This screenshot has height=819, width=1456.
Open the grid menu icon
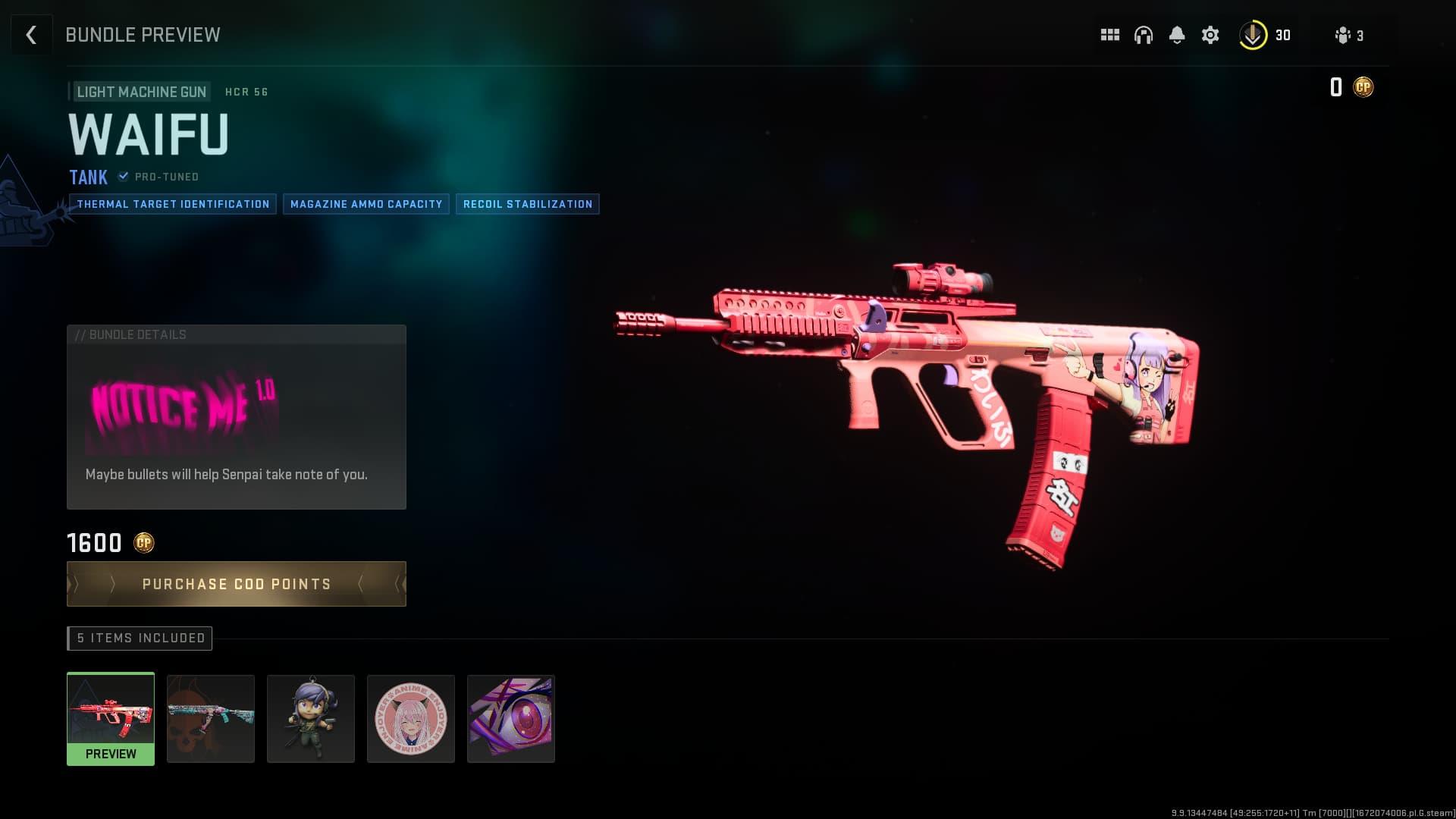coord(1110,35)
